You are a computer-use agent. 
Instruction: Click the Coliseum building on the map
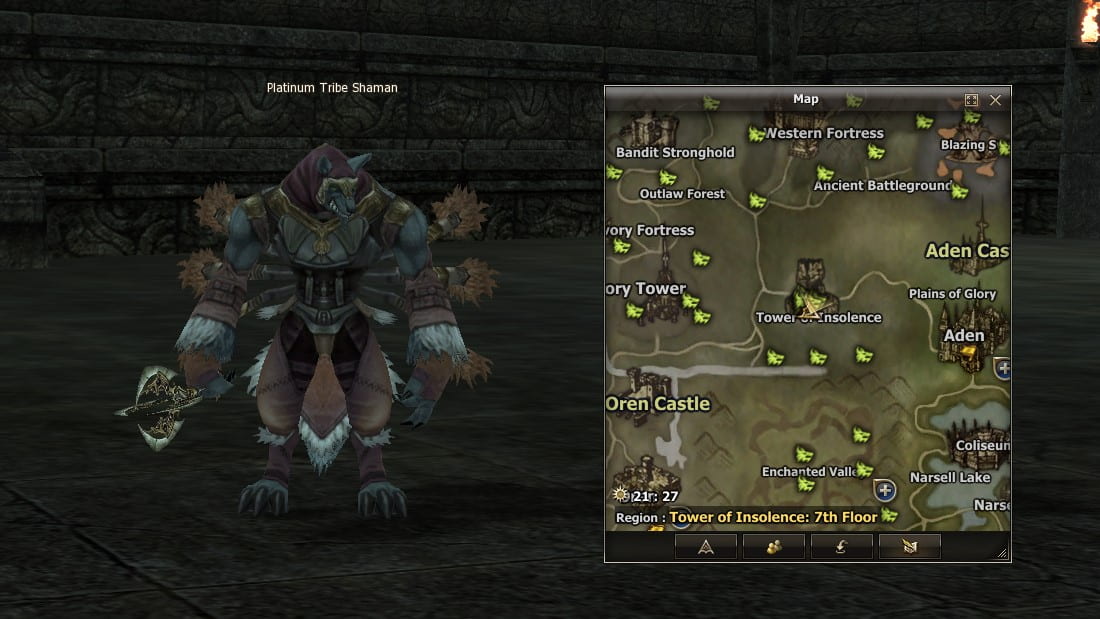coord(980,445)
